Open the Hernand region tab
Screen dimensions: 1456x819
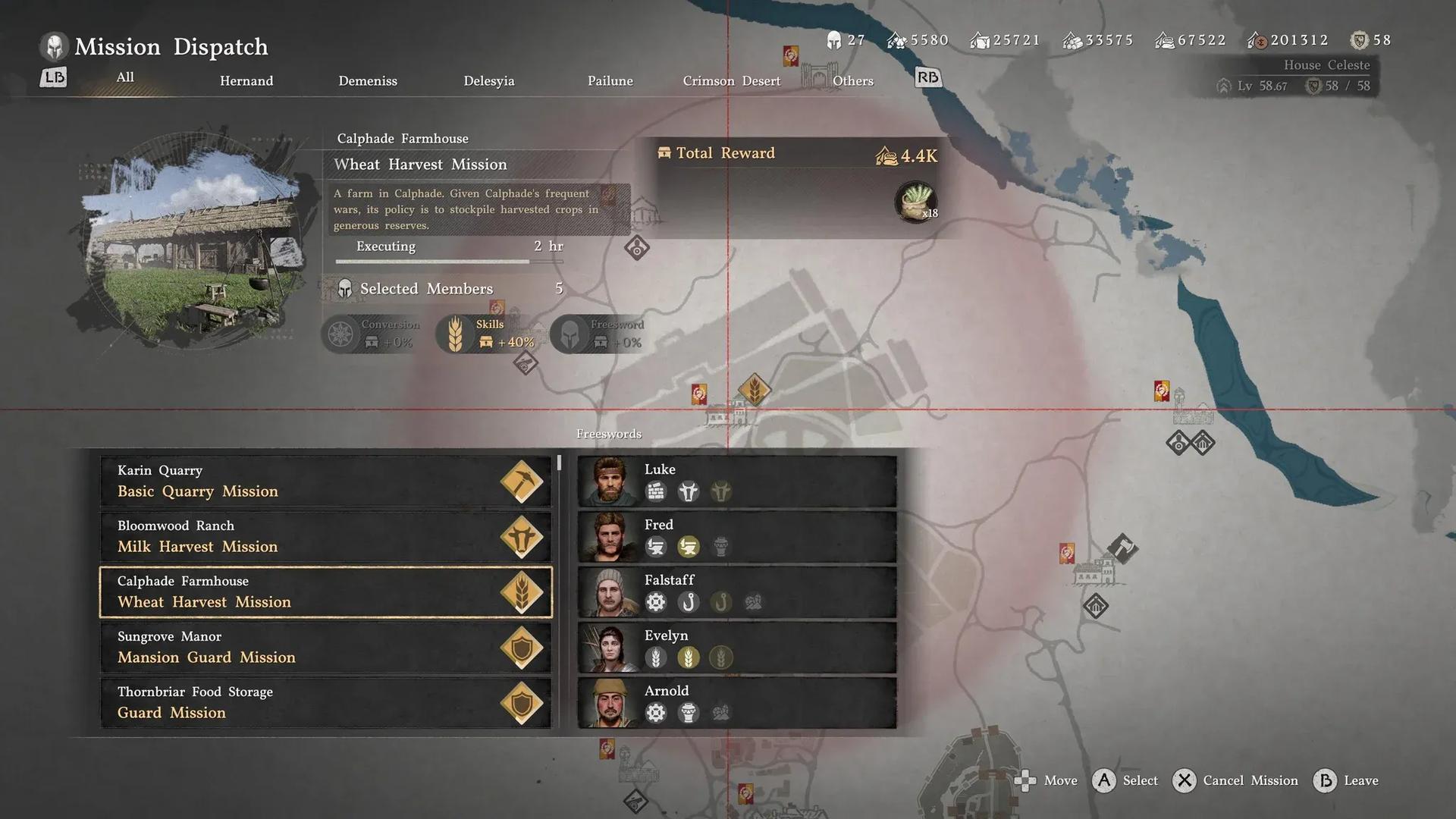tap(246, 80)
